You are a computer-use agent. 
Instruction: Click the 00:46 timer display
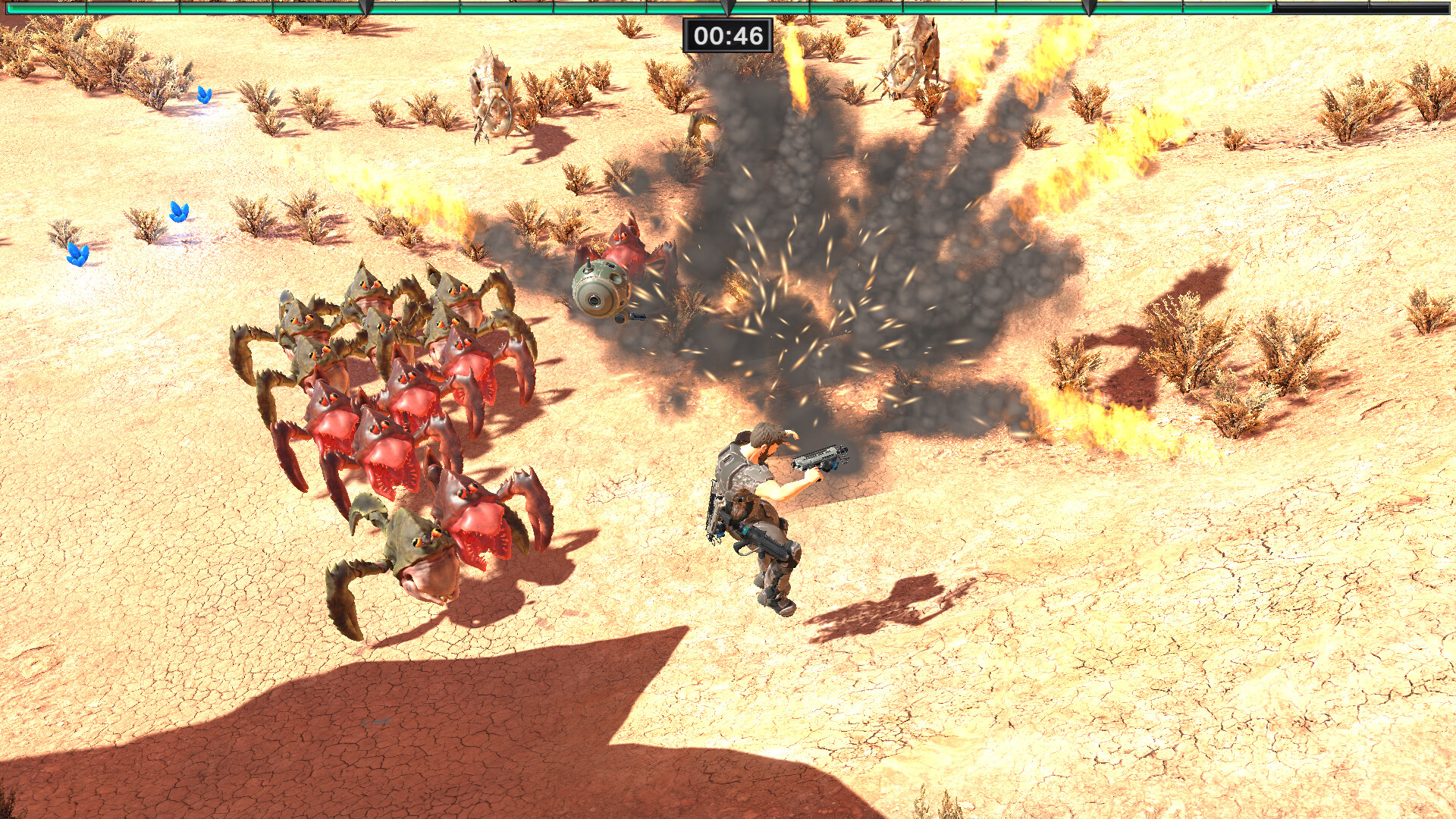[x=728, y=33]
